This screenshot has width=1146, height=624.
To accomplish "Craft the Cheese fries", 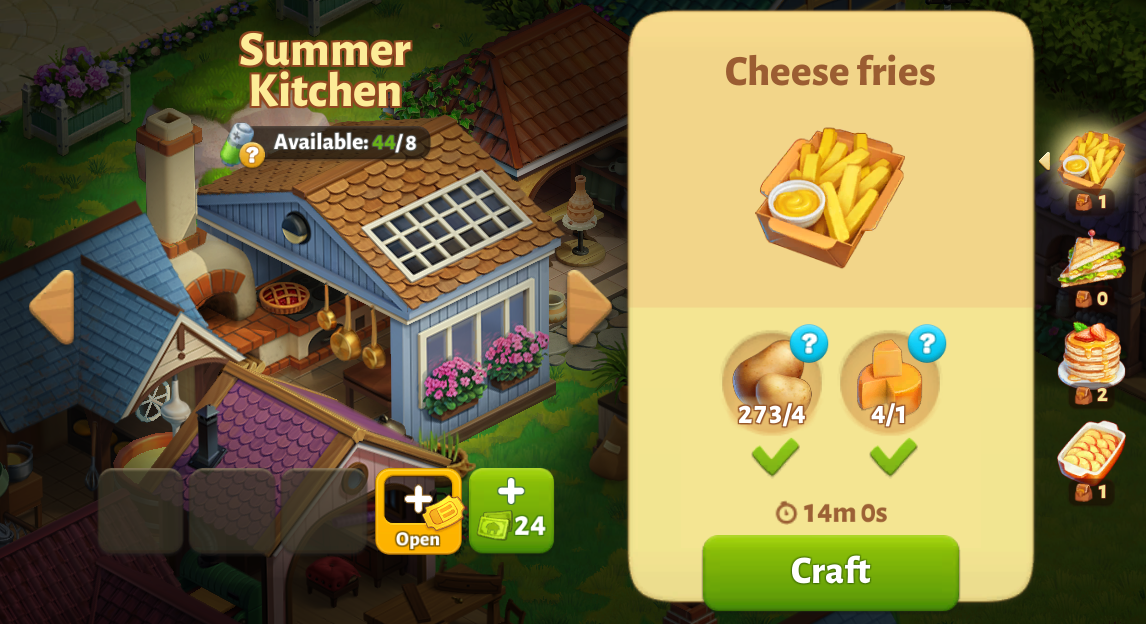I will (x=830, y=571).
